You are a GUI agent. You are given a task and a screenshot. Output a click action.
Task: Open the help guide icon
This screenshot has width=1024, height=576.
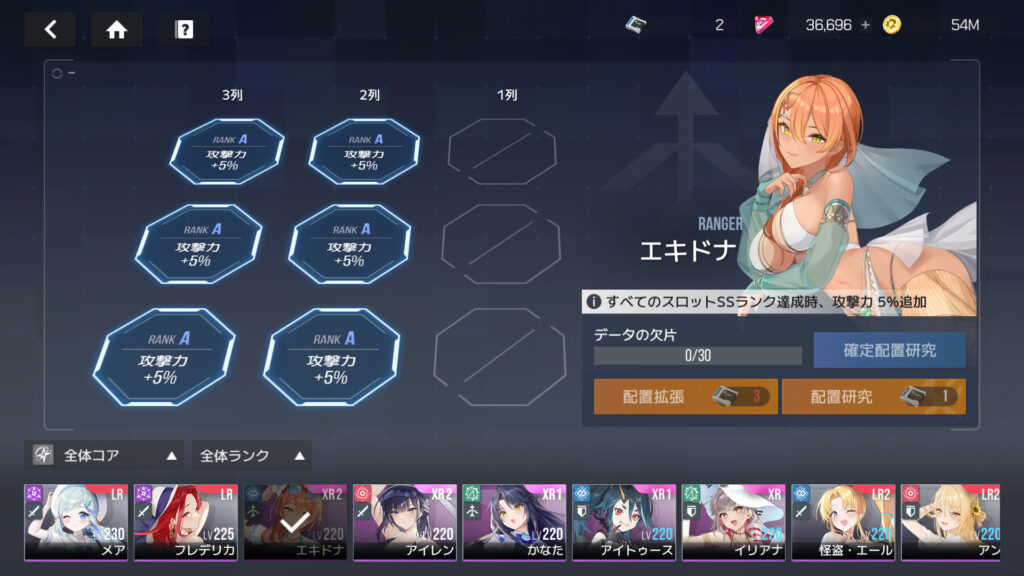click(x=184, y=30)
